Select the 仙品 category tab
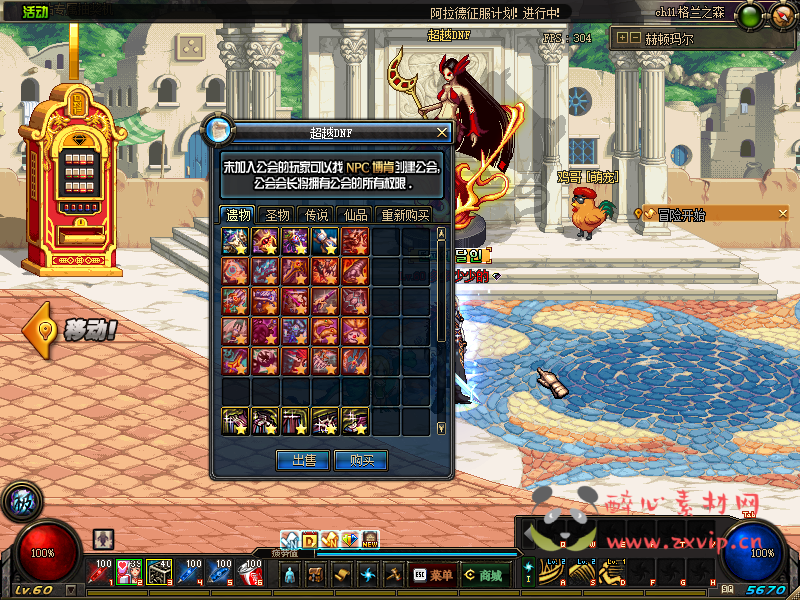This screenshot has height=600, width=800. click(355, 215)
